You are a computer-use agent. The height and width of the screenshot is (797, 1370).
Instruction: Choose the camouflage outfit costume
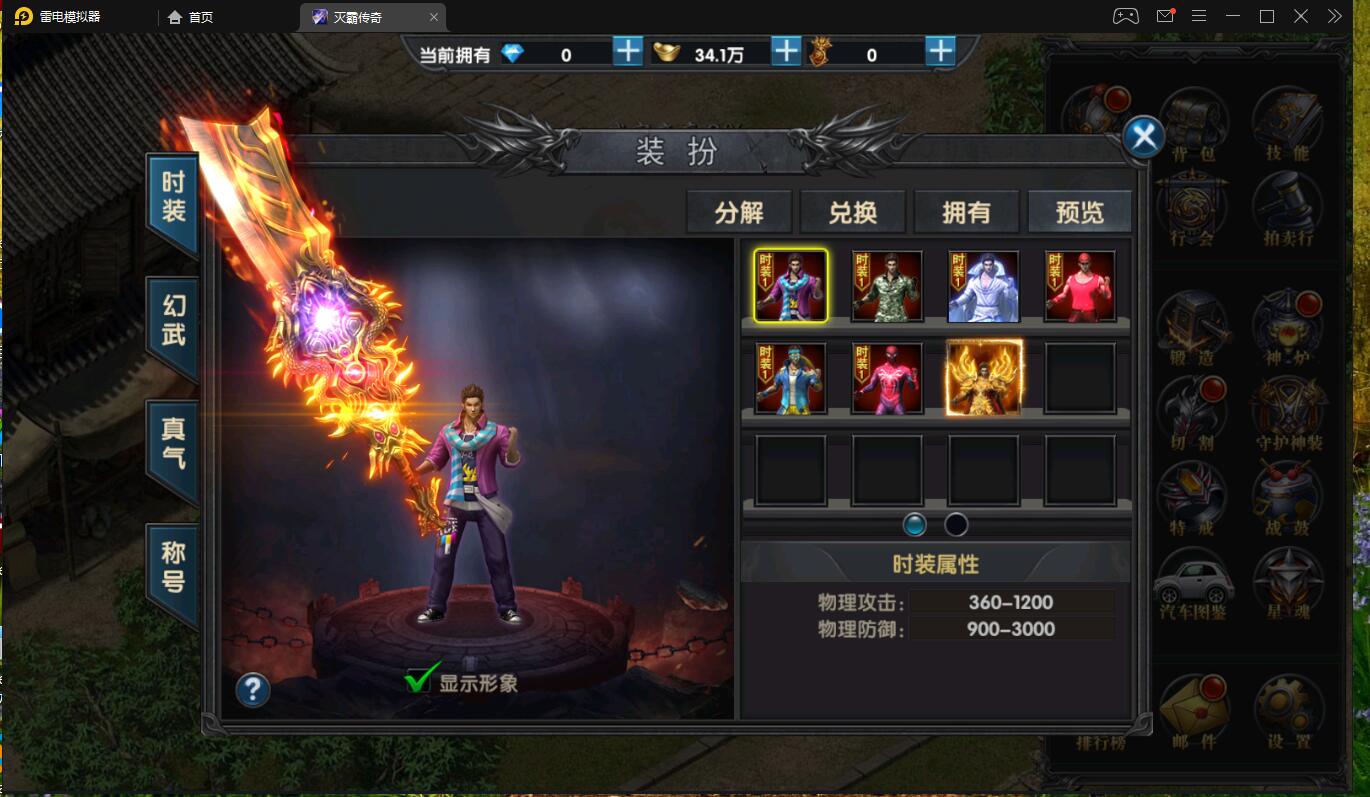point(887,286)
